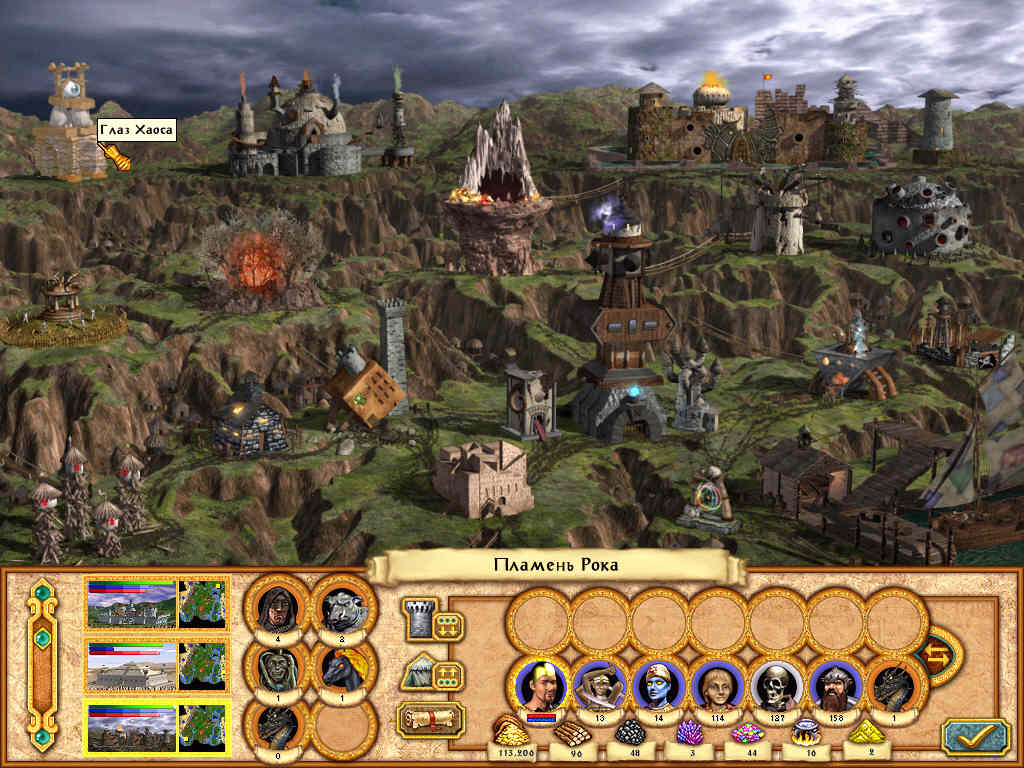Pick the halfling stack of 114
The height and width of the screenshot is (768, 1024).
click(717, 685)
